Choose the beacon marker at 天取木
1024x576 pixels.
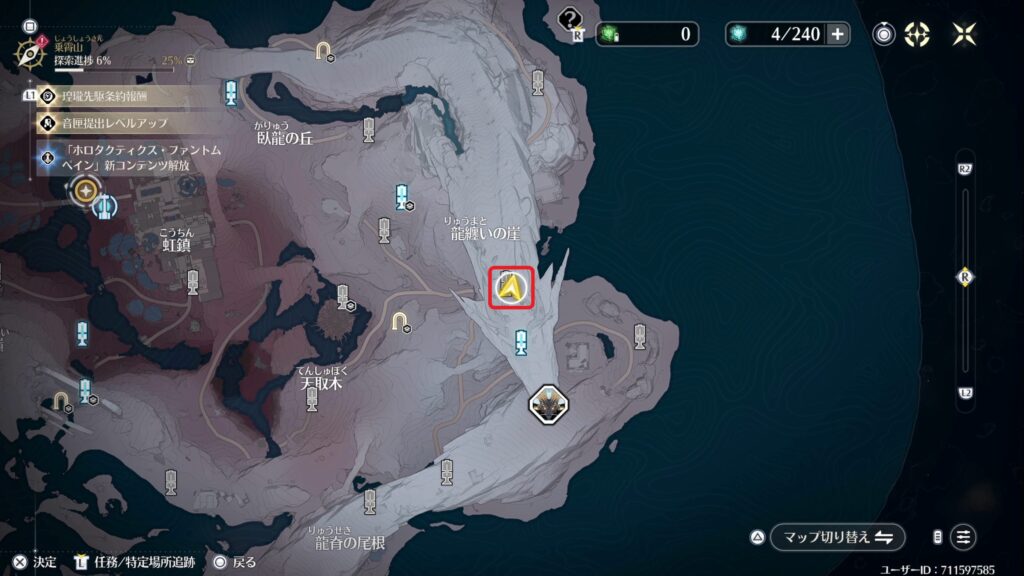point(312,399)
